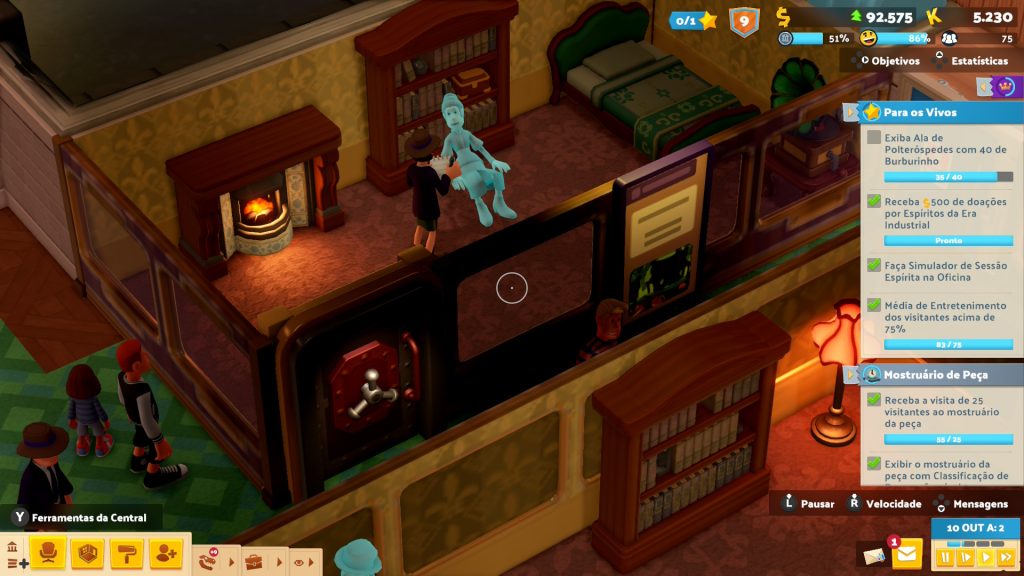Image resolution: width=1024 pixels, height=576 pixels.
Task: Select the room construction tool
Action: [87, 552]
